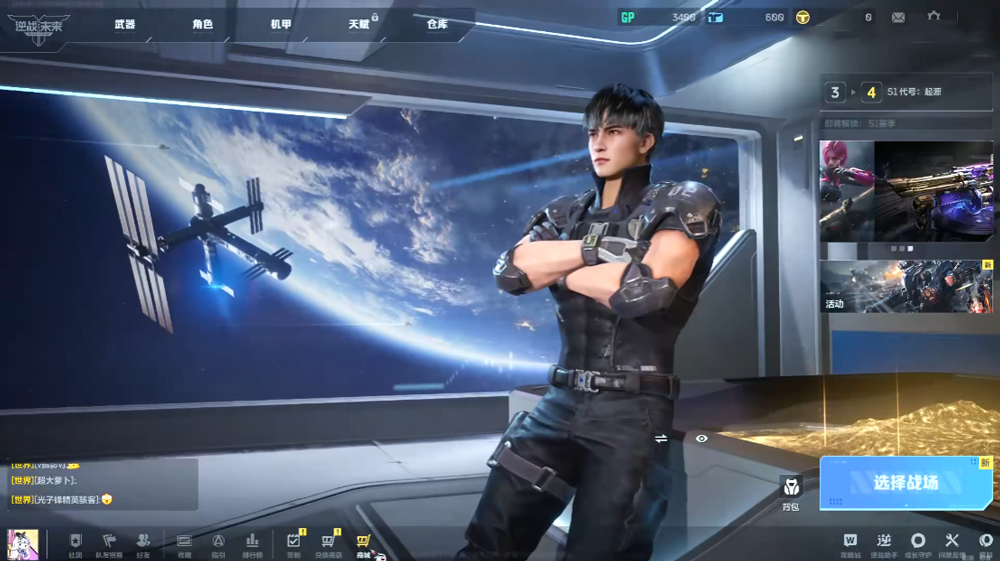Click the player avatar portrait
Viewport: 1000px width, 561px height.
tap(22, 544)
